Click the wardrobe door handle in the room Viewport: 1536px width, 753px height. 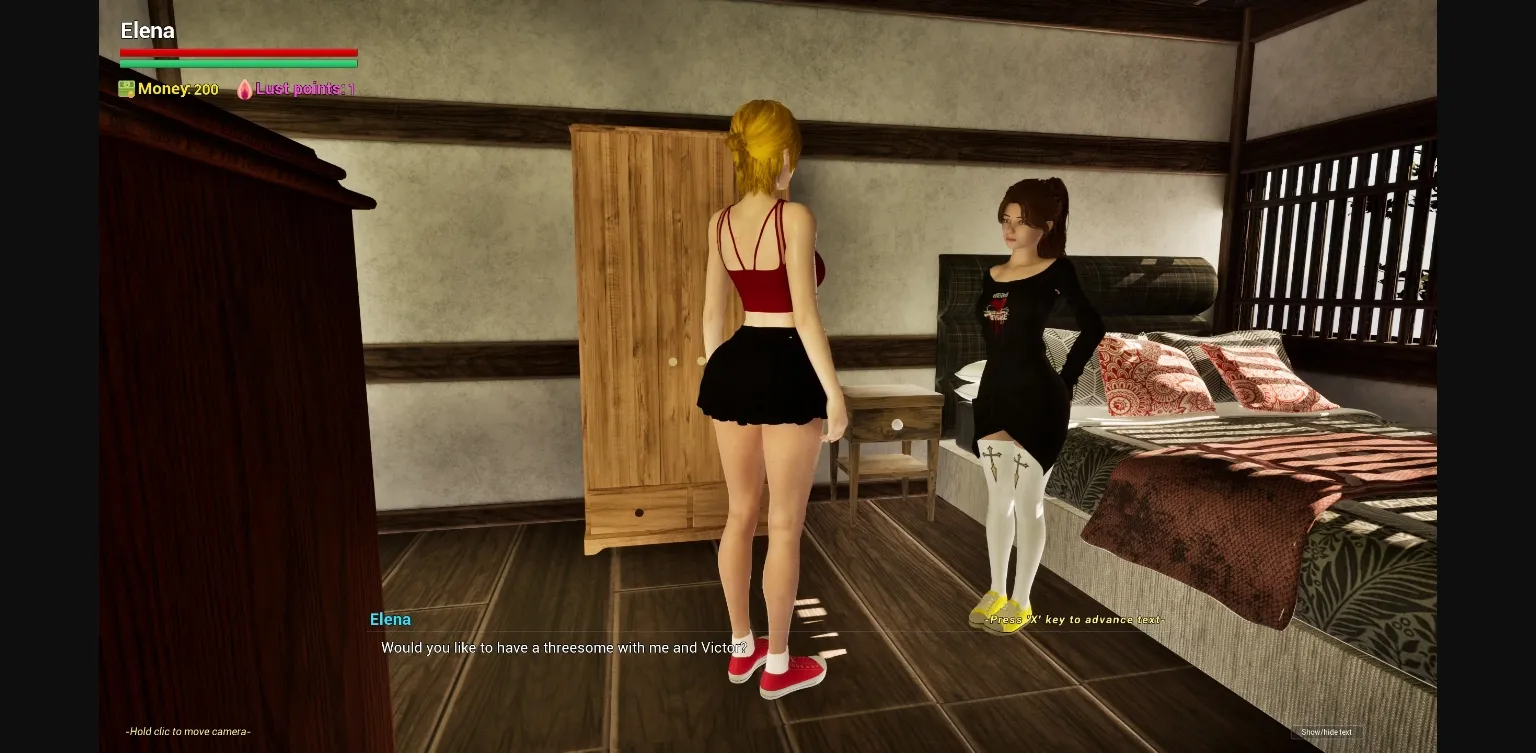click(673, 361)
